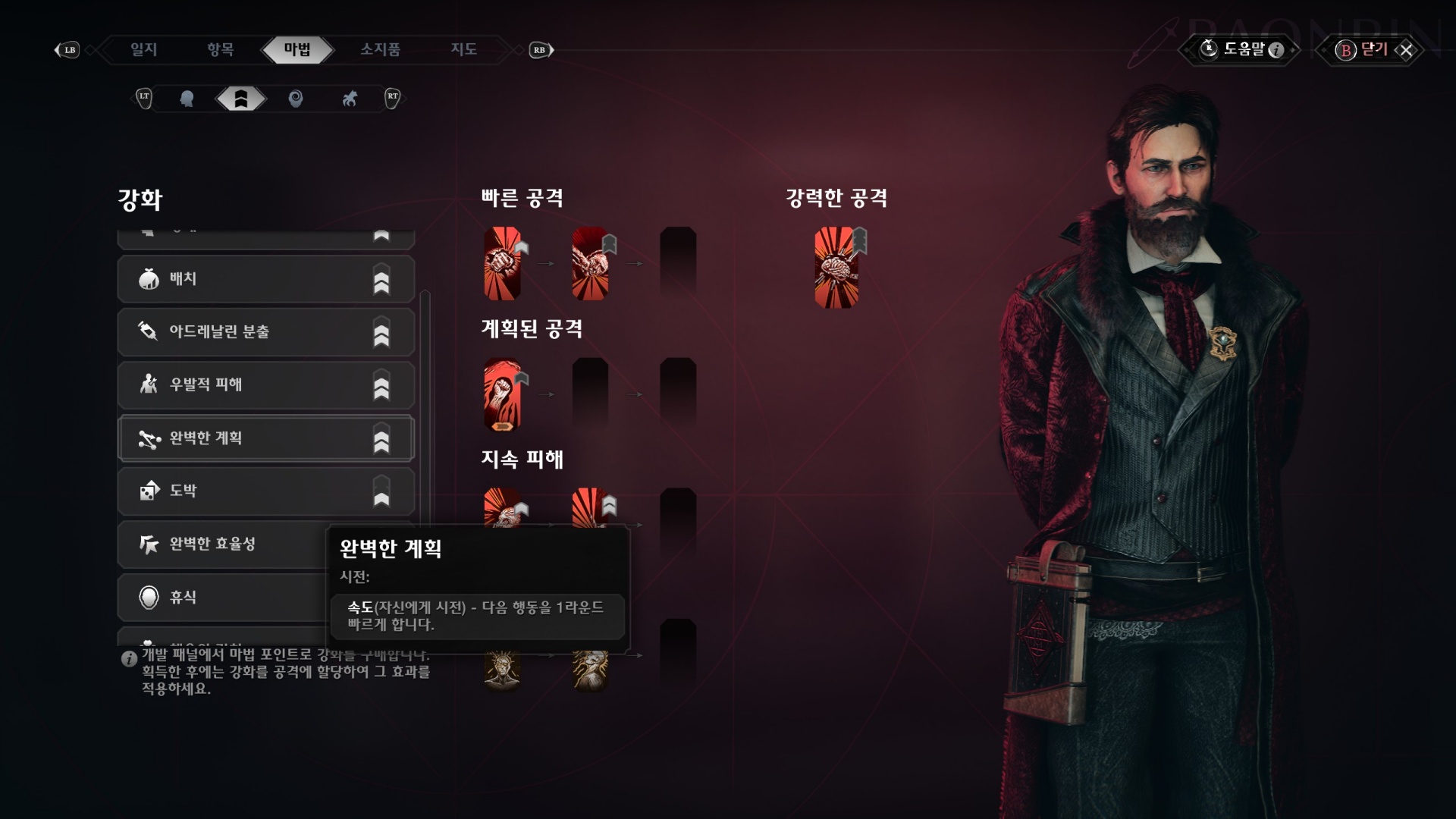Pick the 우발적 피해 enhancement
1456x819 pixels.
click(x=265, y=385)
